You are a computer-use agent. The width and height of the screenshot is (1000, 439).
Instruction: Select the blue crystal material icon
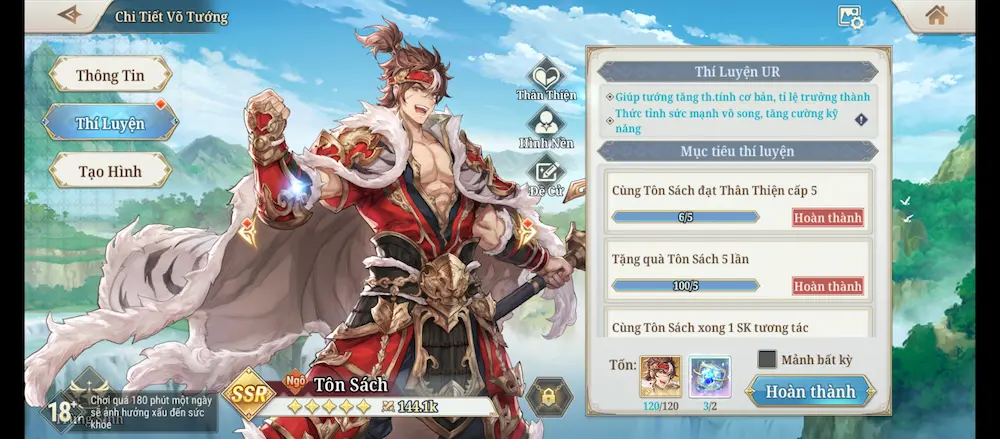710,378
